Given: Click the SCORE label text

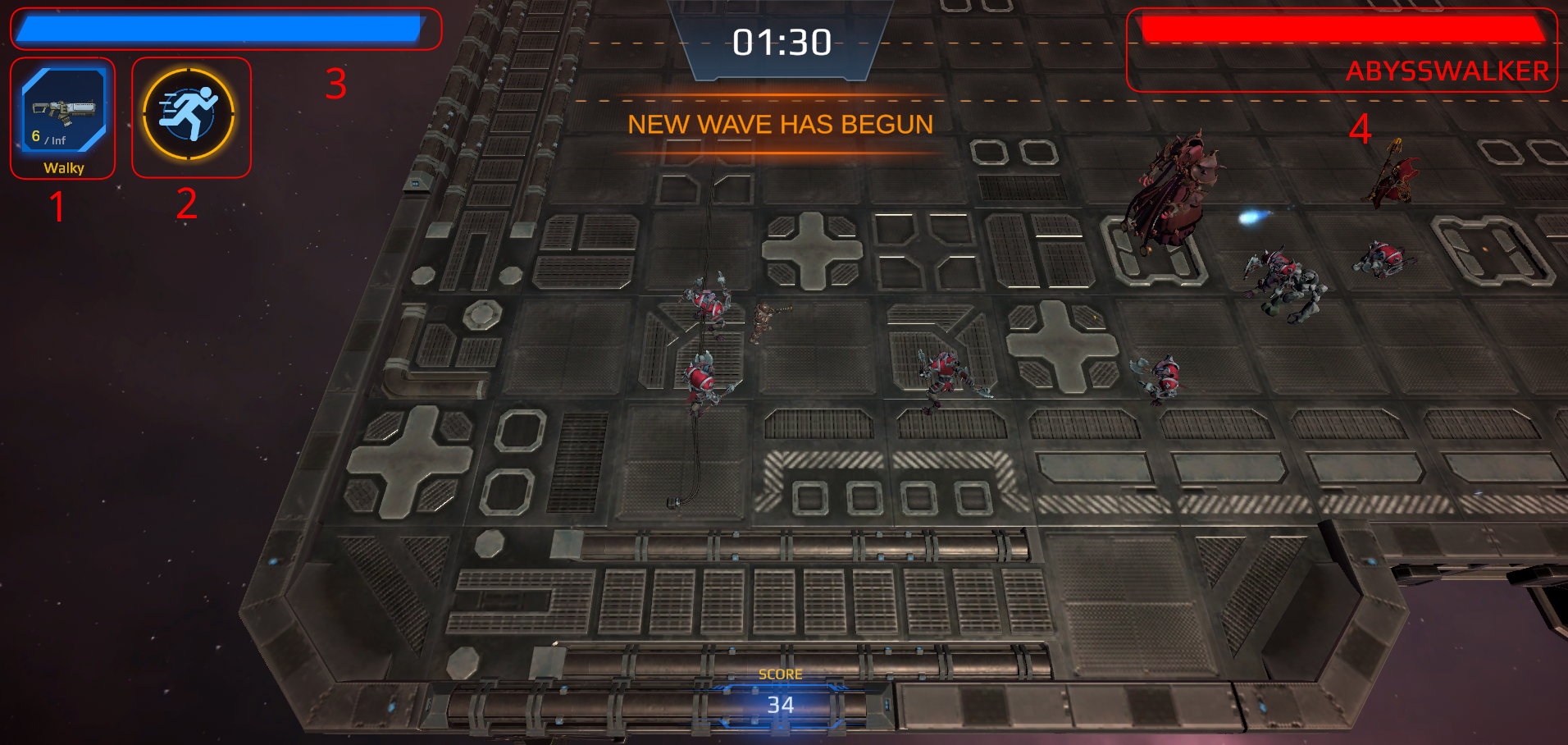Looking at the screenshot, I should (780, 673).
